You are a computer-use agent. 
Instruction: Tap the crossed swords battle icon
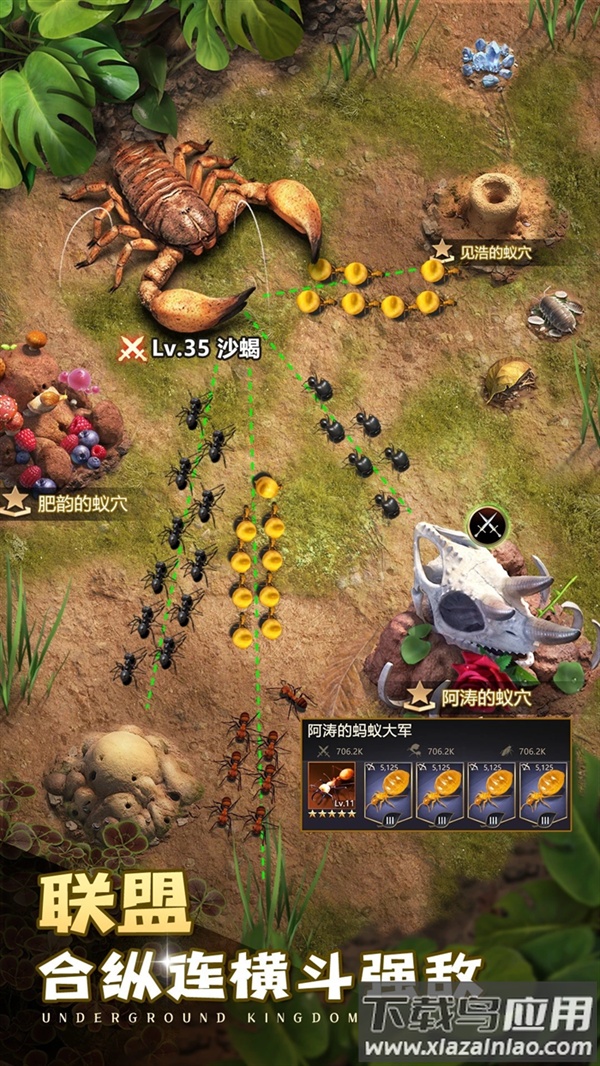click(x=488, y=522)
